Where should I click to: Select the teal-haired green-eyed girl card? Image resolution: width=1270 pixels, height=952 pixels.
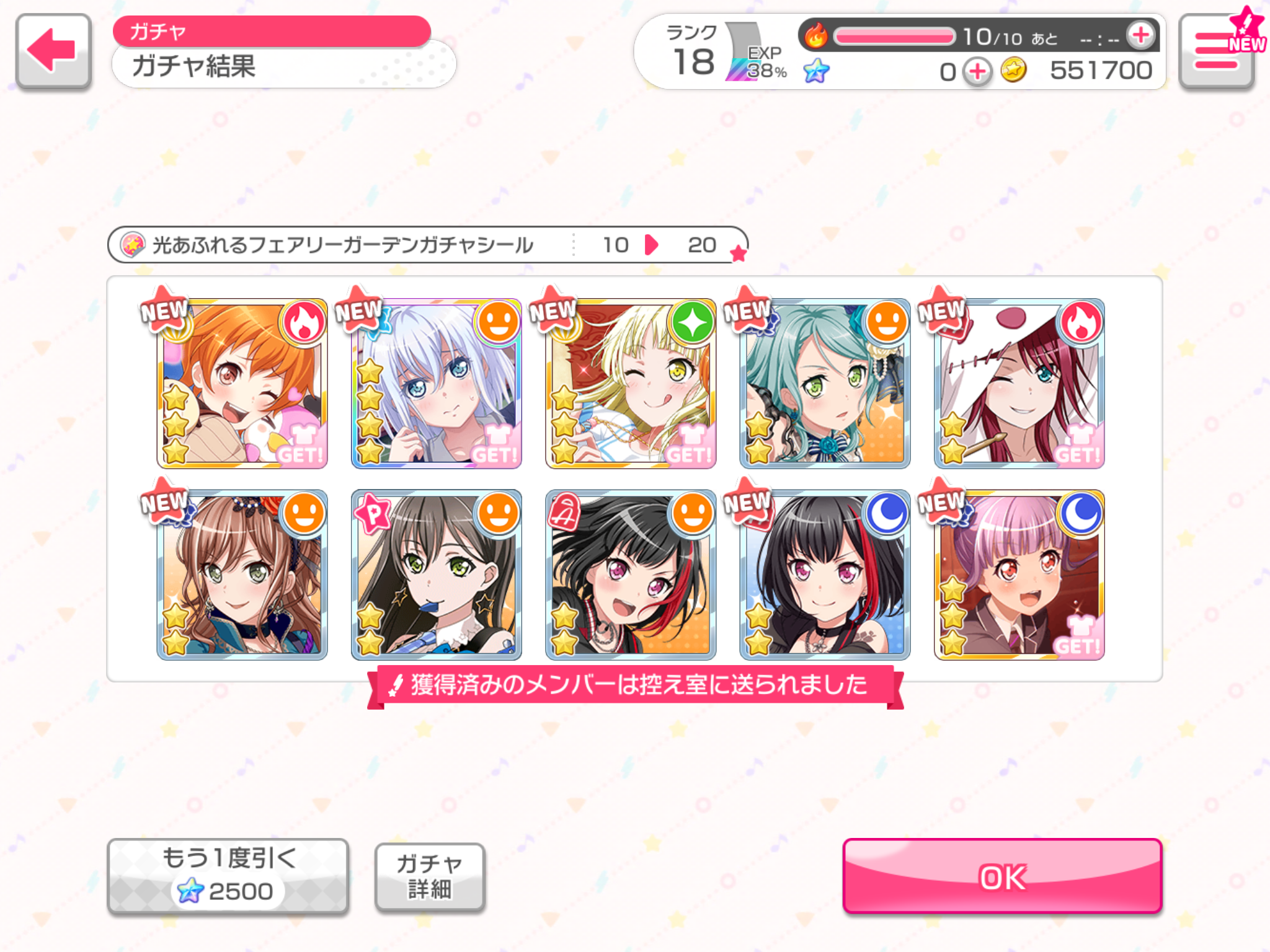pos(825,384)
